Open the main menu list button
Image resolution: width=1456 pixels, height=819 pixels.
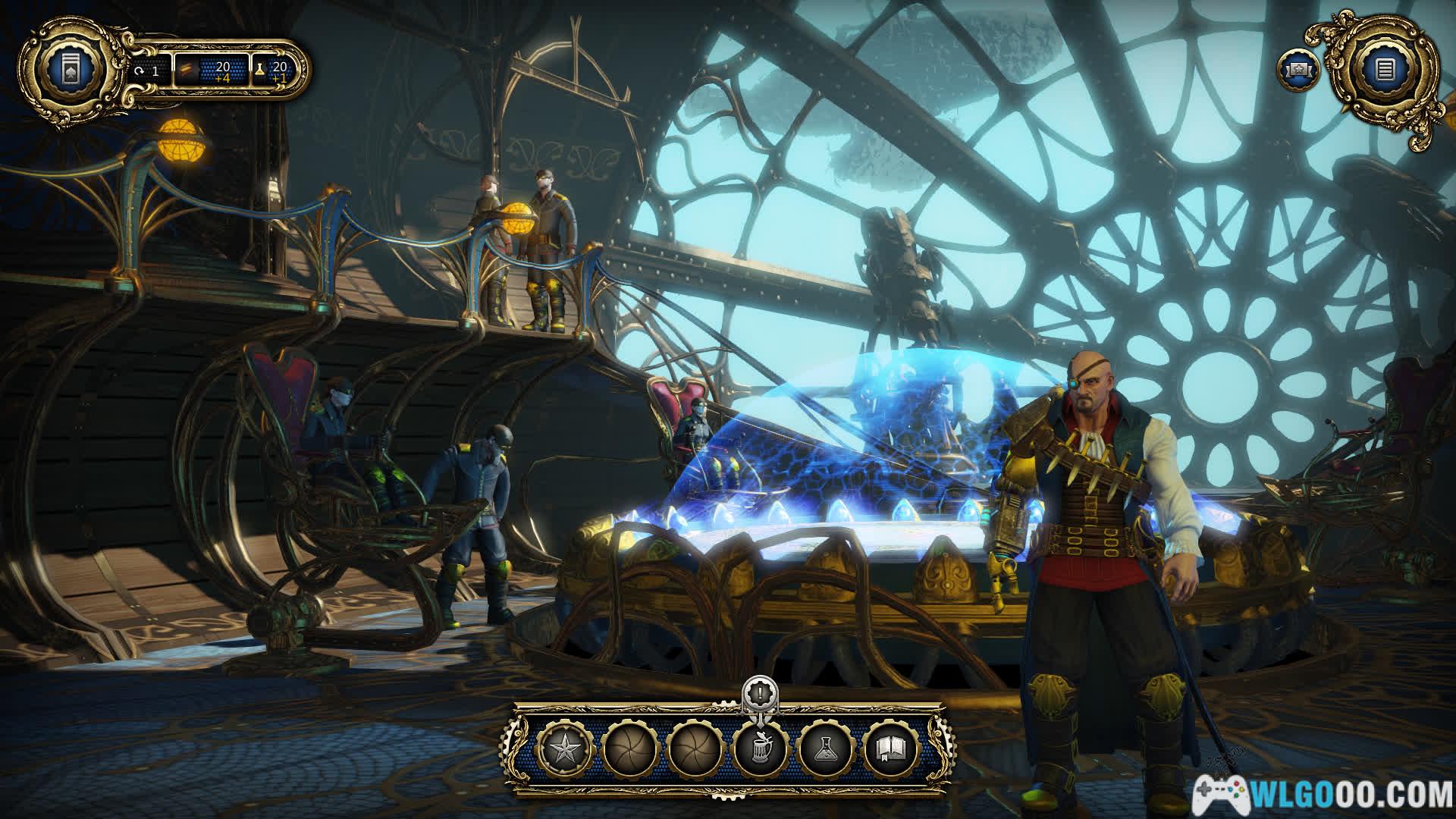pos(1385,71)
